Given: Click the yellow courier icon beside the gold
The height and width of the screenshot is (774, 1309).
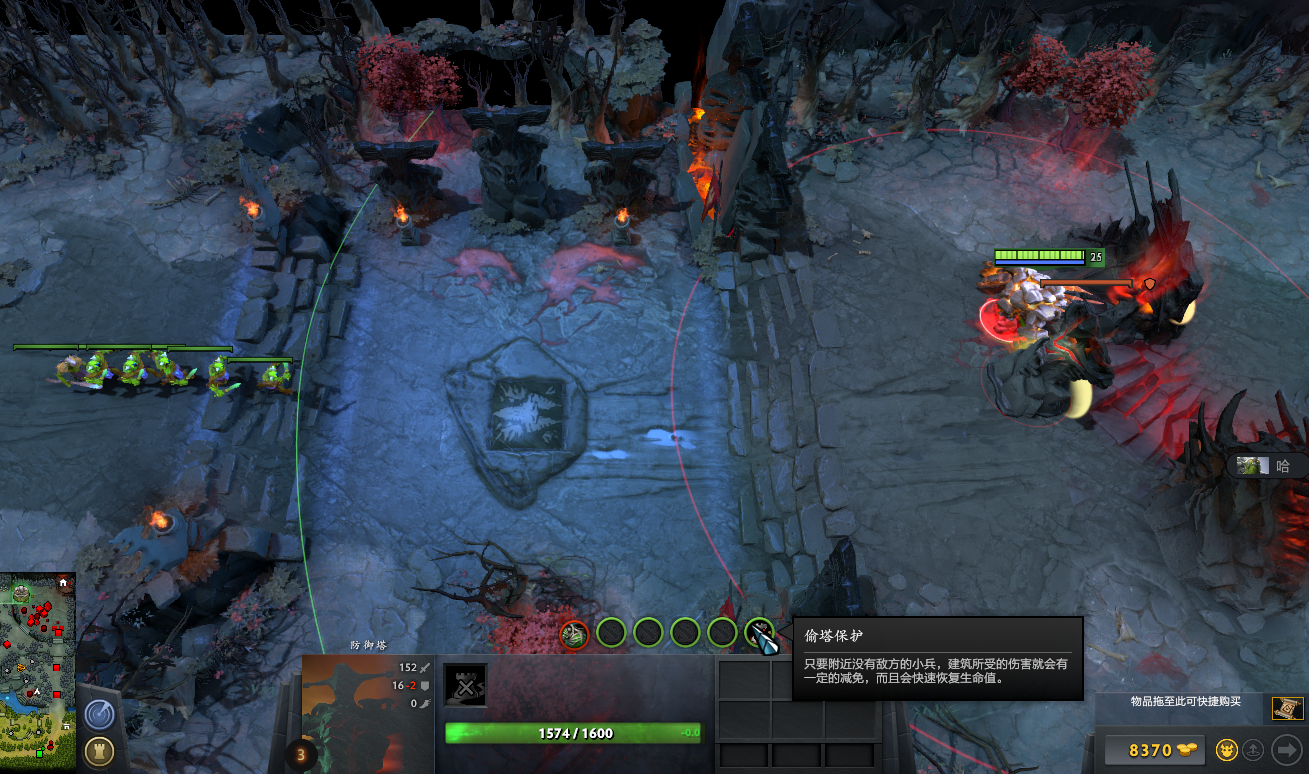Looking at the screenshot, I should (1227, 750).
